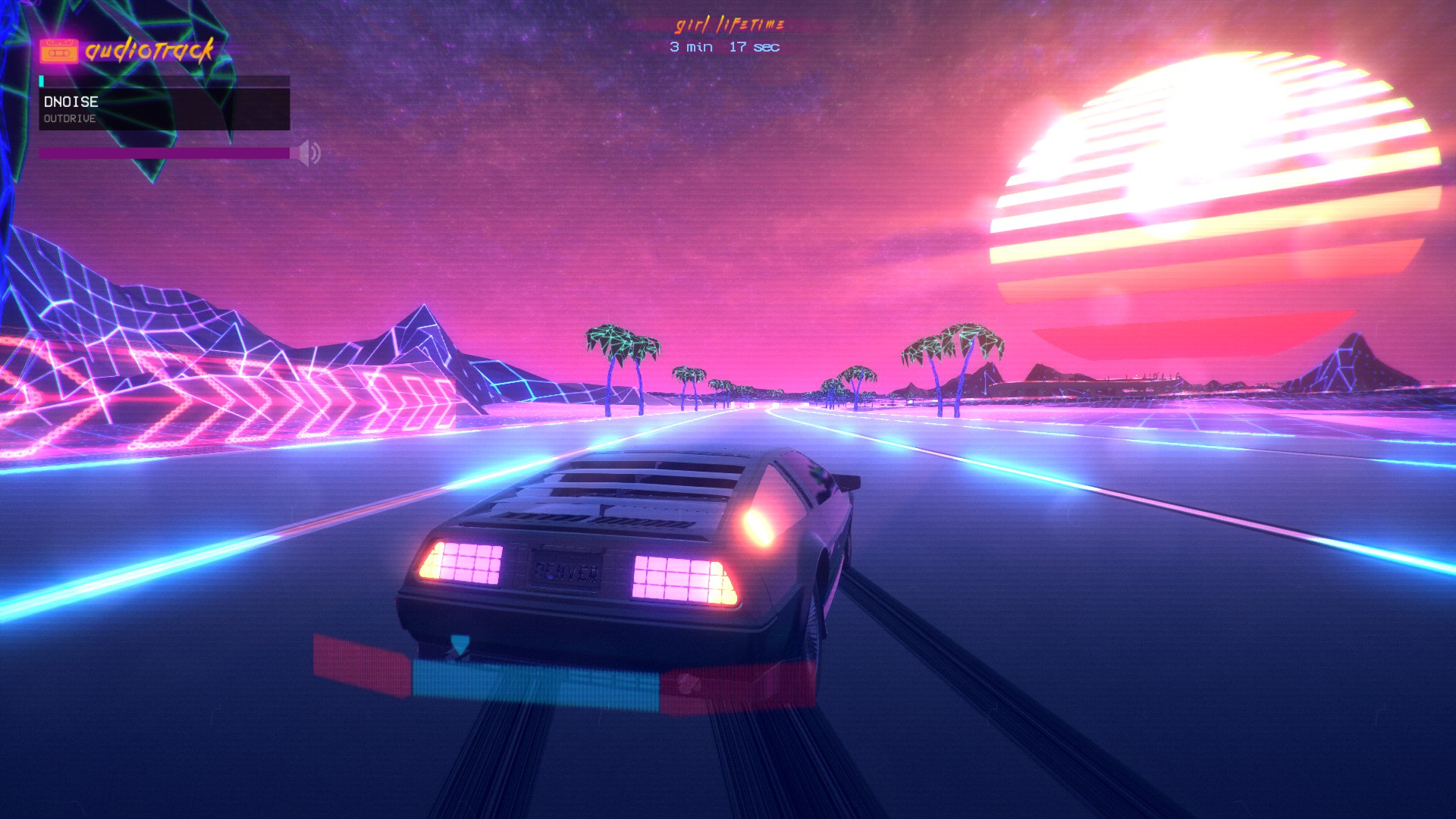Click the girl lifetime heading

730,23
